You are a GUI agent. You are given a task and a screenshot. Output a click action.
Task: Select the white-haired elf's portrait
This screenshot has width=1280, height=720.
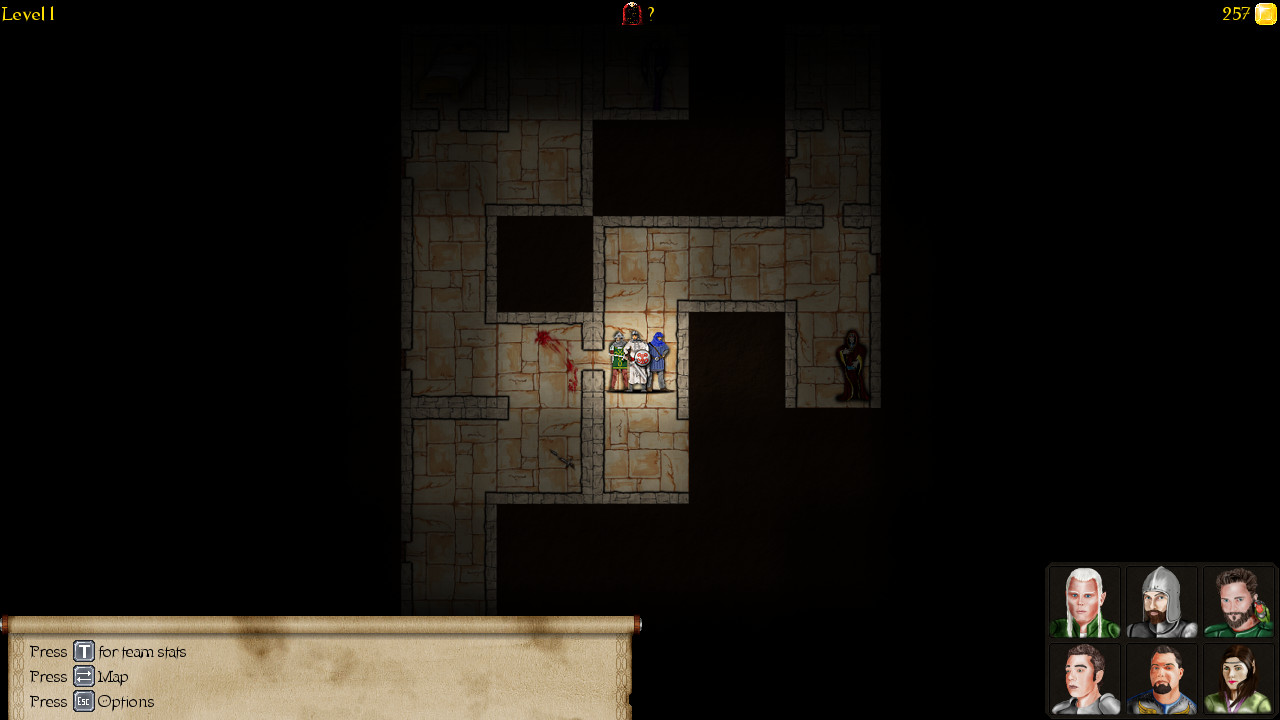1084,601
